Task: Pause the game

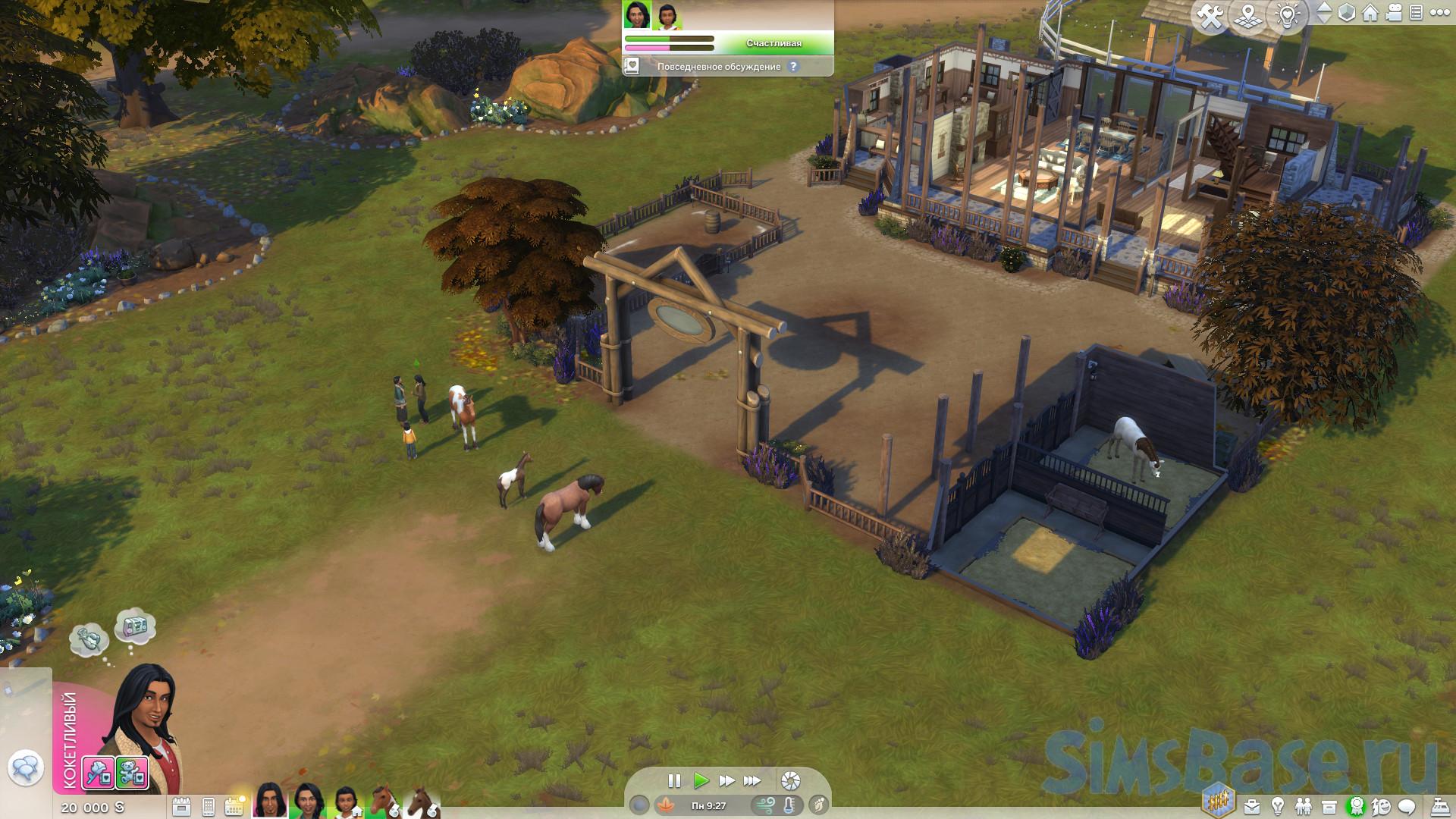Action: pyautogui.click(x=673, y=780)
